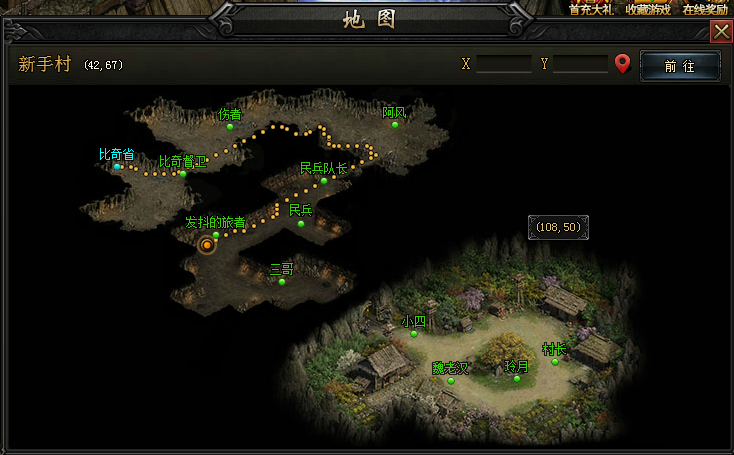Image resolution: width=734 pixels, height=455 pixels.
Task: Select the 小四 NPC marker in the village
Action: click(x=414, y=334)
